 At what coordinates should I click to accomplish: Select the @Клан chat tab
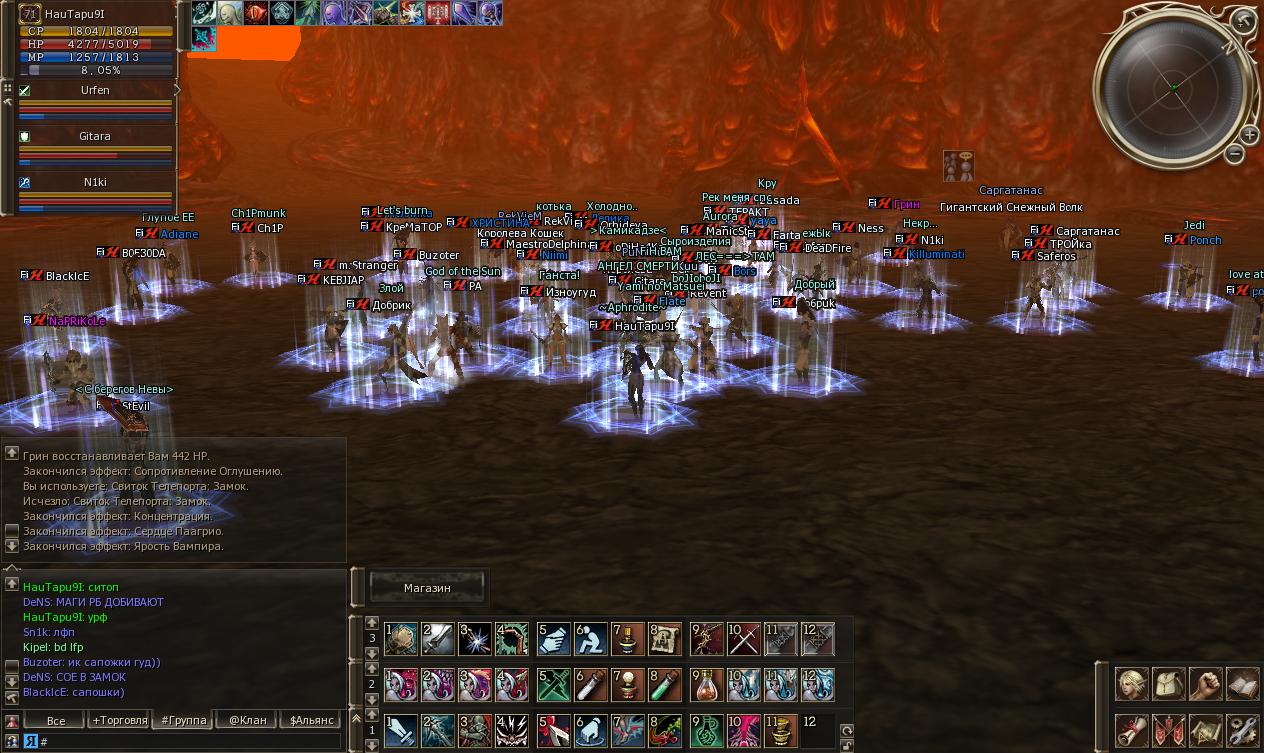[247, 720]
